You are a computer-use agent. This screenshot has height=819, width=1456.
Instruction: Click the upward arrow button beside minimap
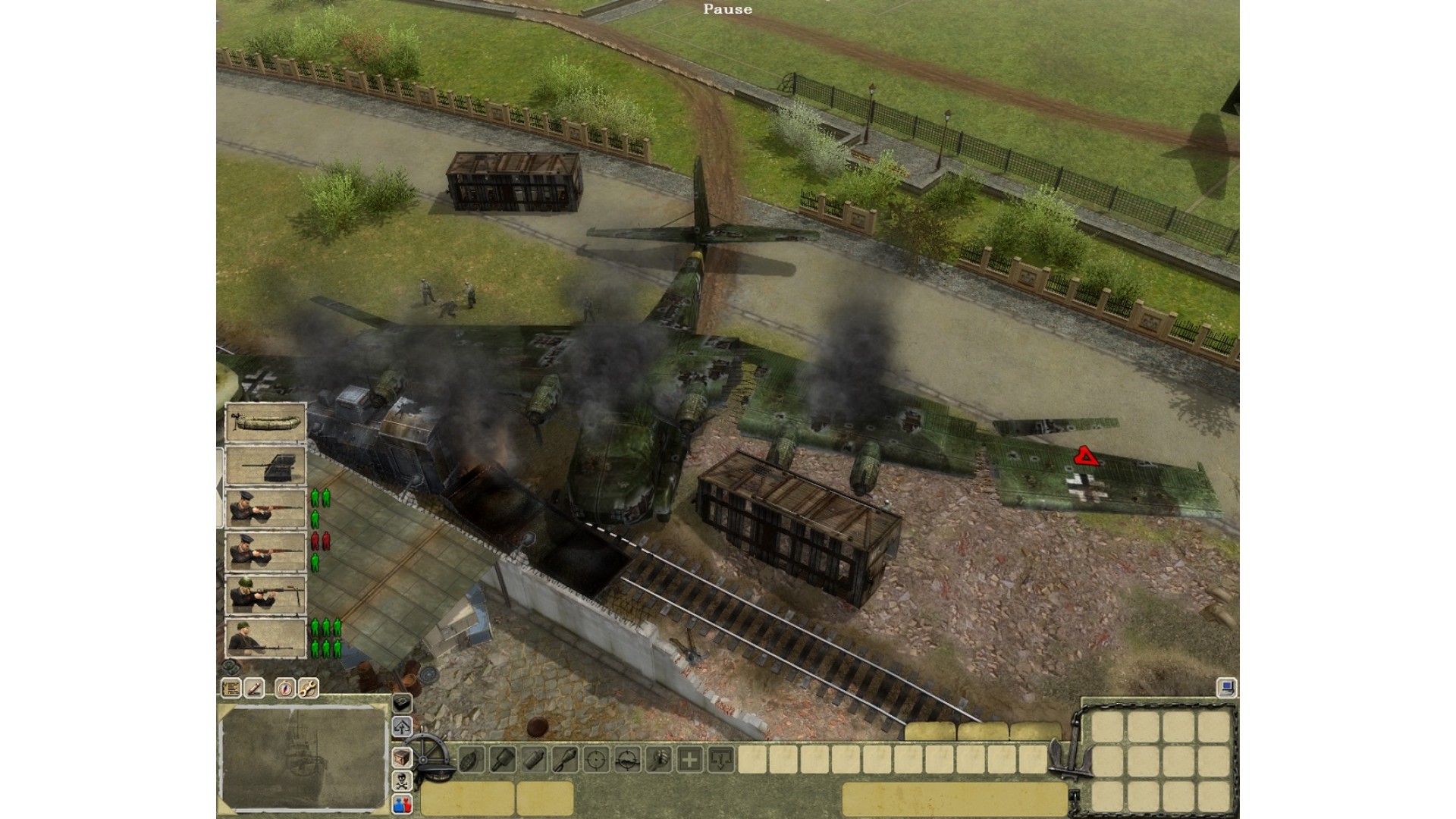[x=402, y=727]
